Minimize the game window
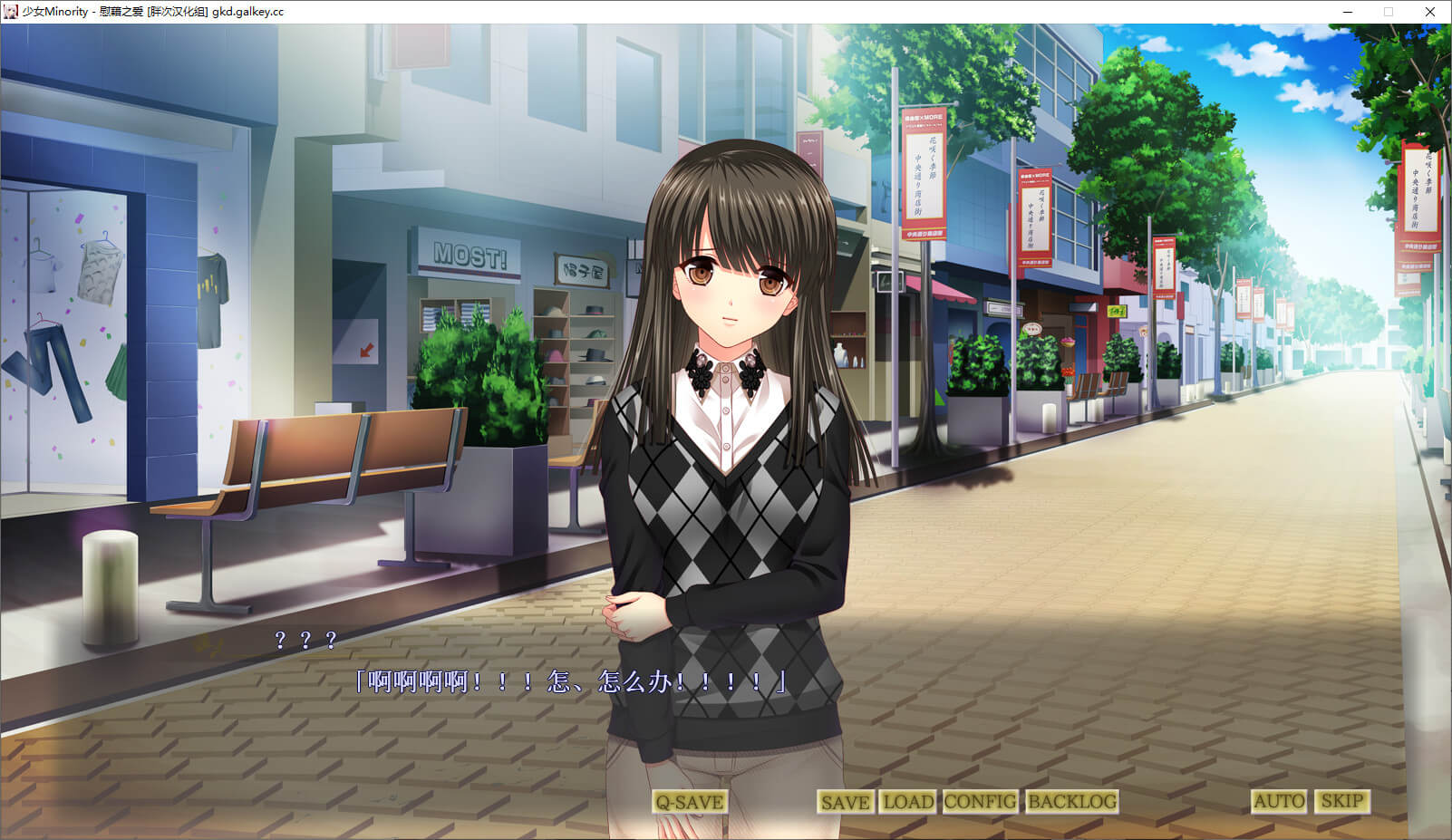The width and height of the screenshot is (1452, 840). coord(1348,12)
